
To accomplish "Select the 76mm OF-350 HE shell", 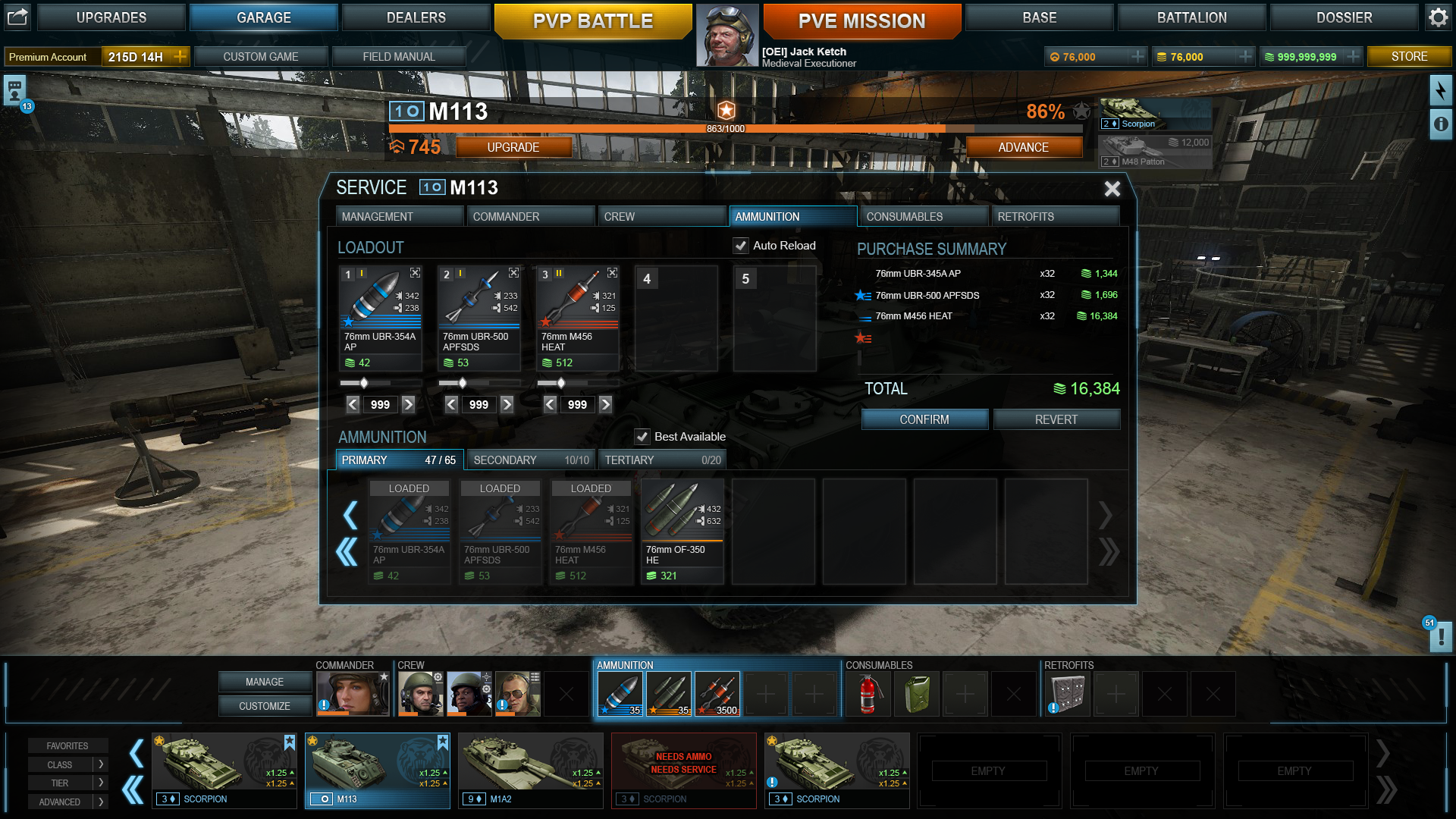I will [682, 531].
